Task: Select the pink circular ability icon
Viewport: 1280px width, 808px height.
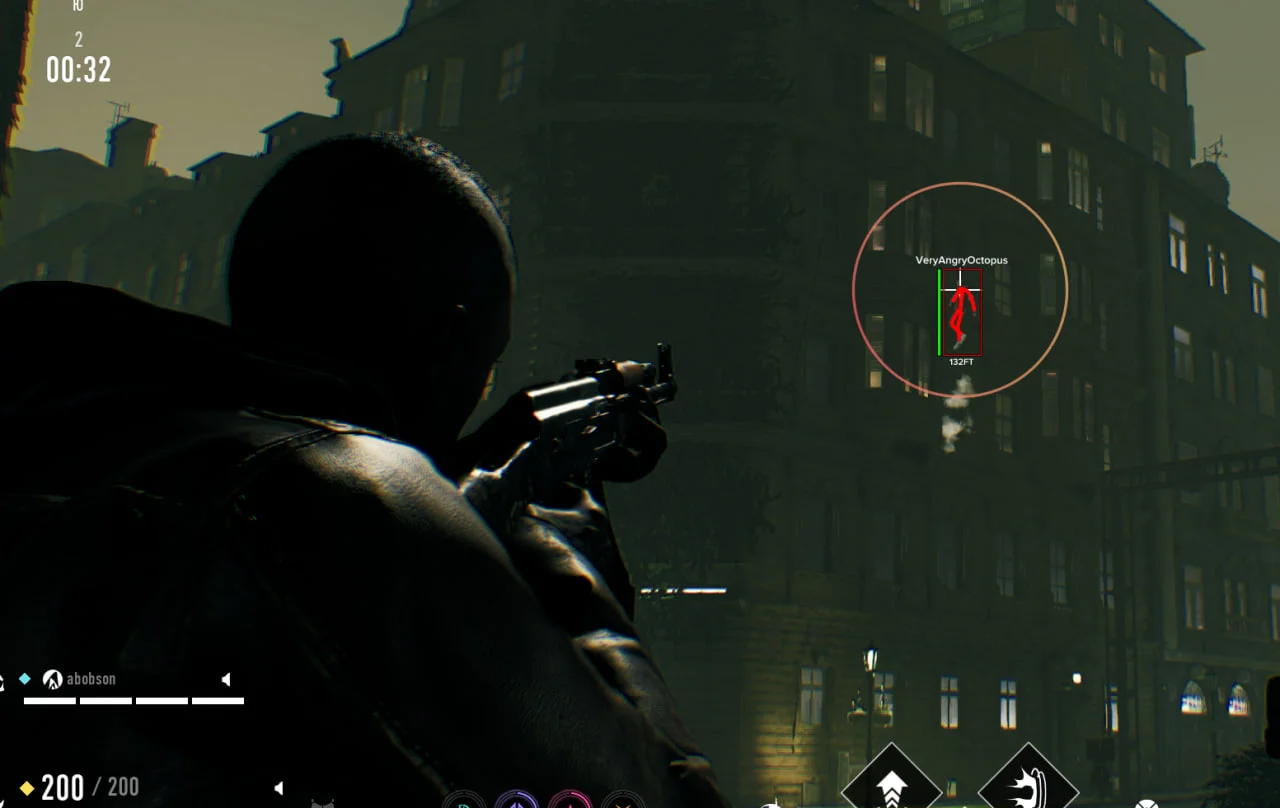Action: (570, 802)
